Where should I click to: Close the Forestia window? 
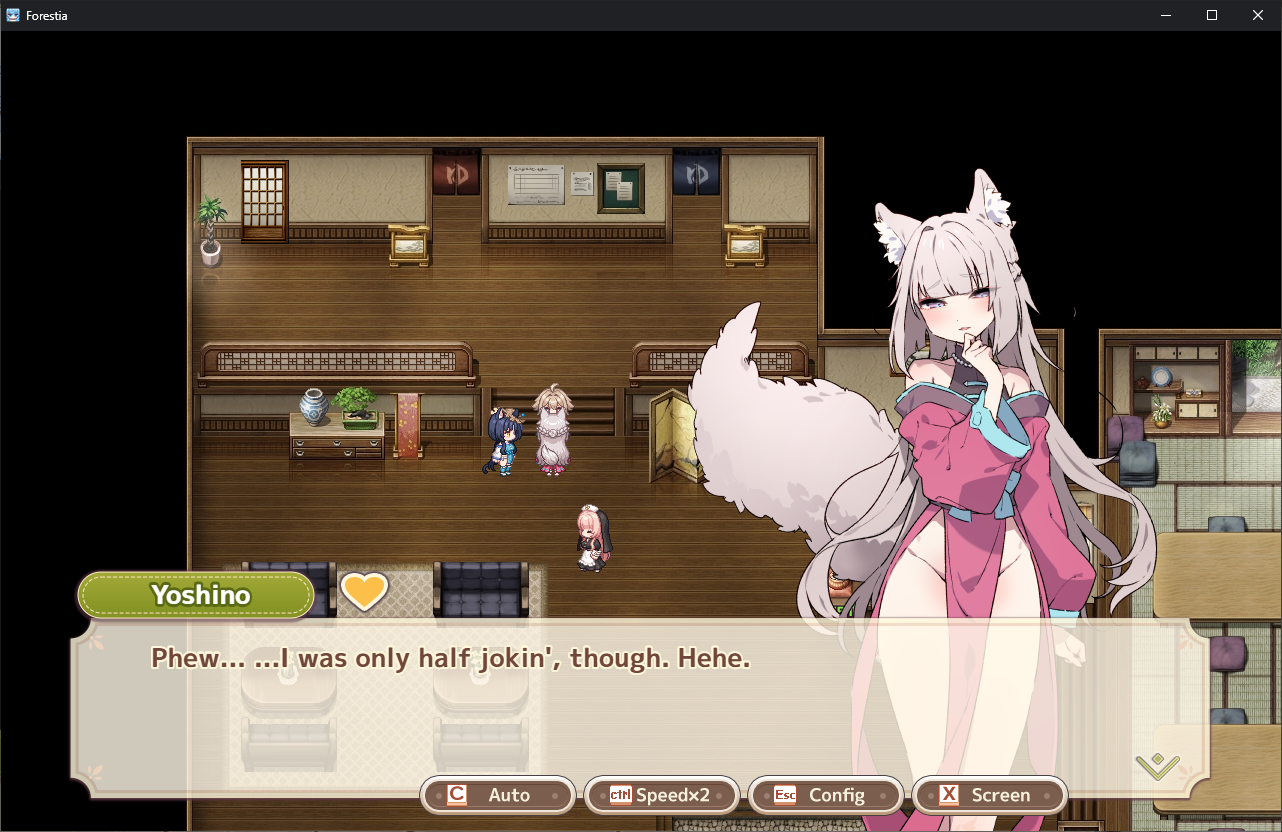click(1258, 15)
